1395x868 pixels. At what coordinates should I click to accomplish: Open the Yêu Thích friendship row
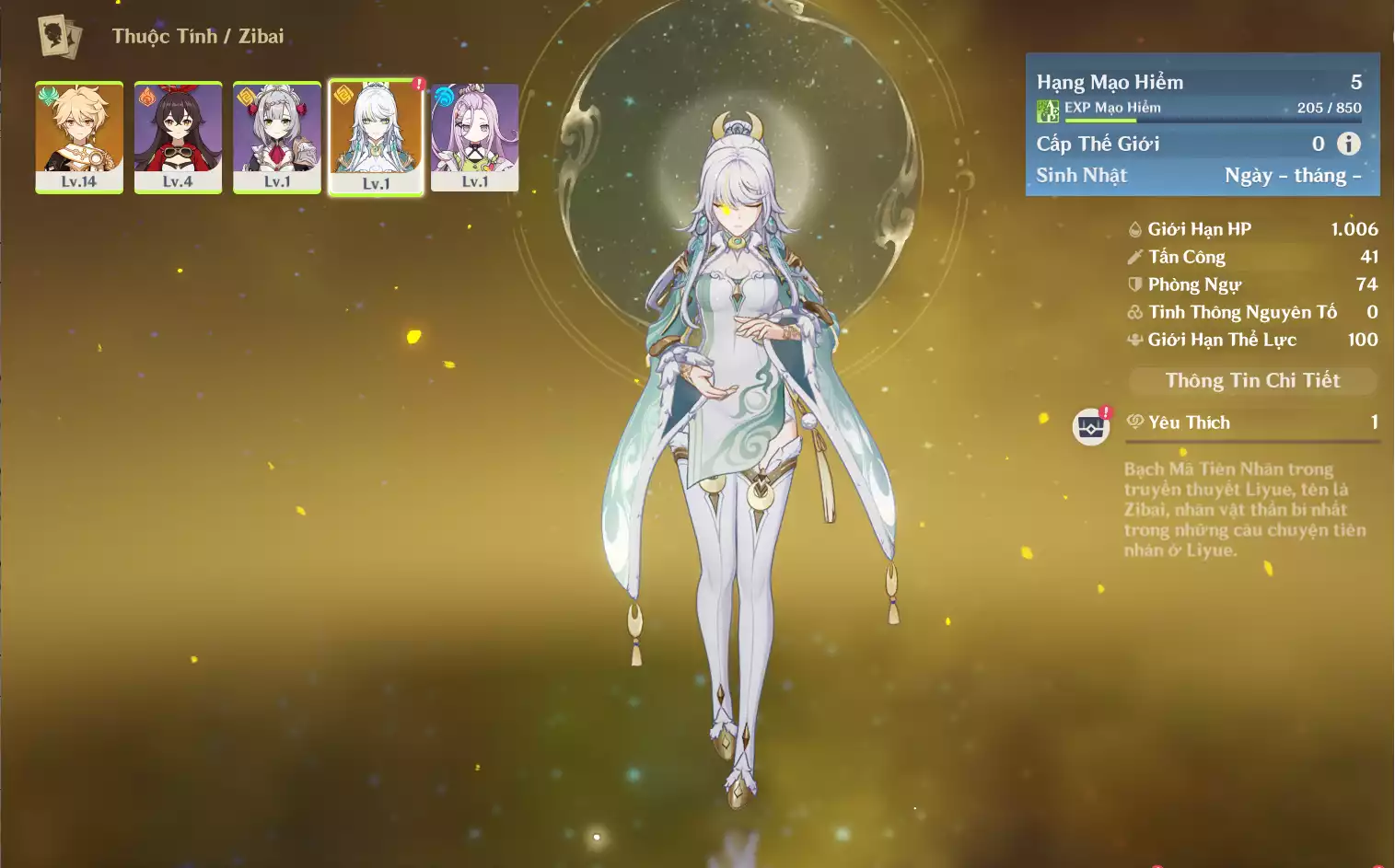point(1252,422)
